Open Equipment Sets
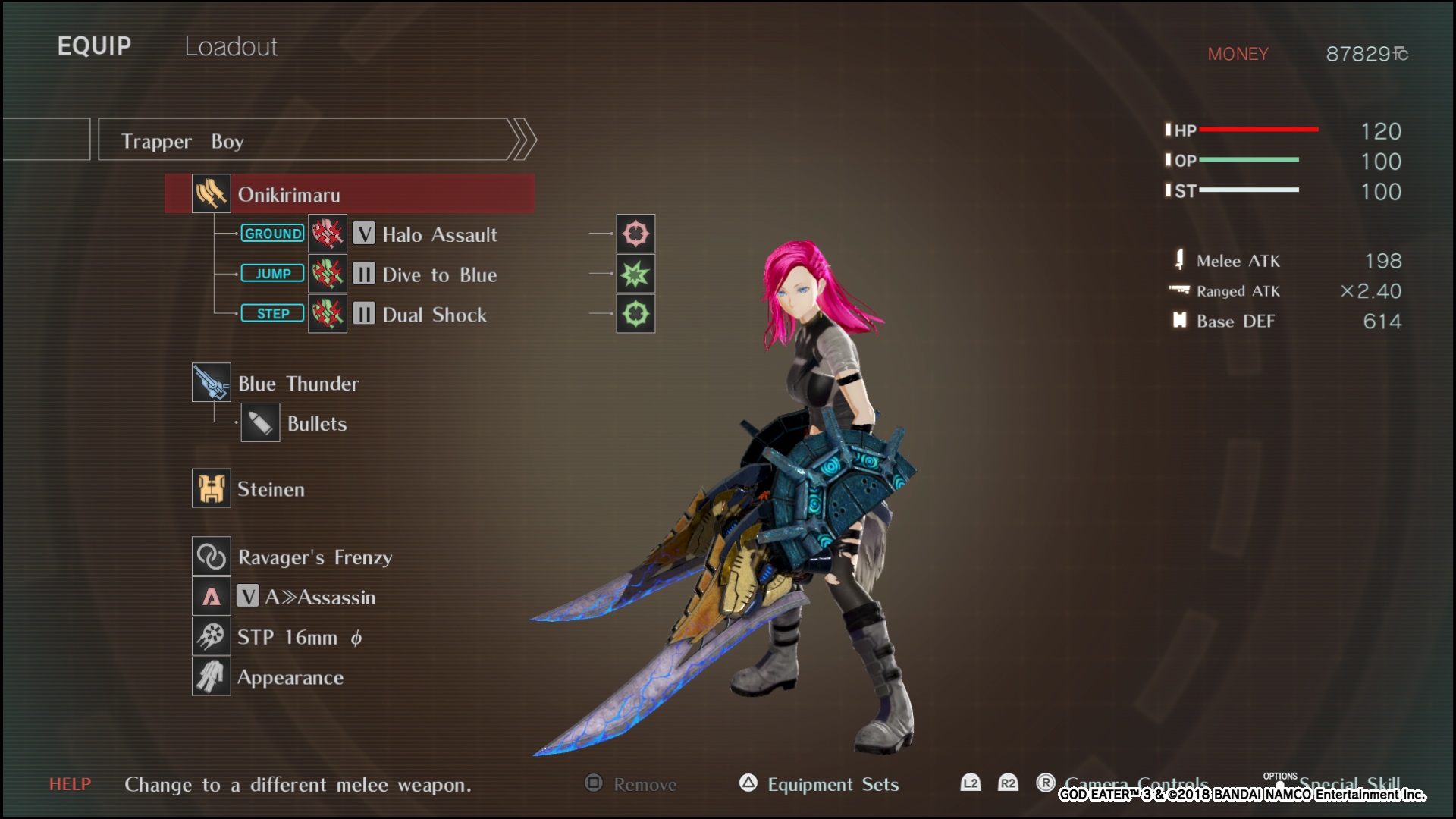 pyautogui.click(x=832, y=785)
